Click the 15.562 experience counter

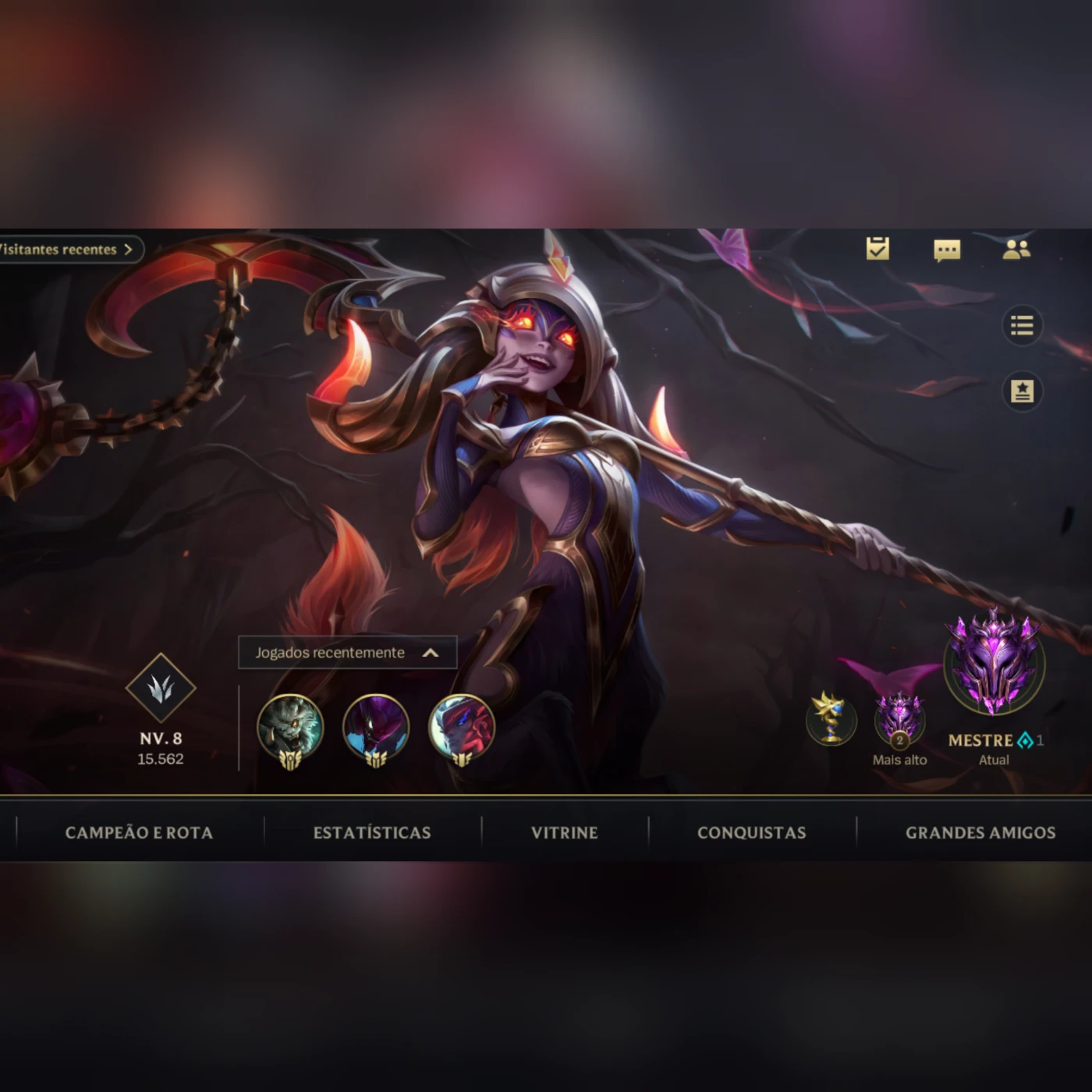(160, 757)
